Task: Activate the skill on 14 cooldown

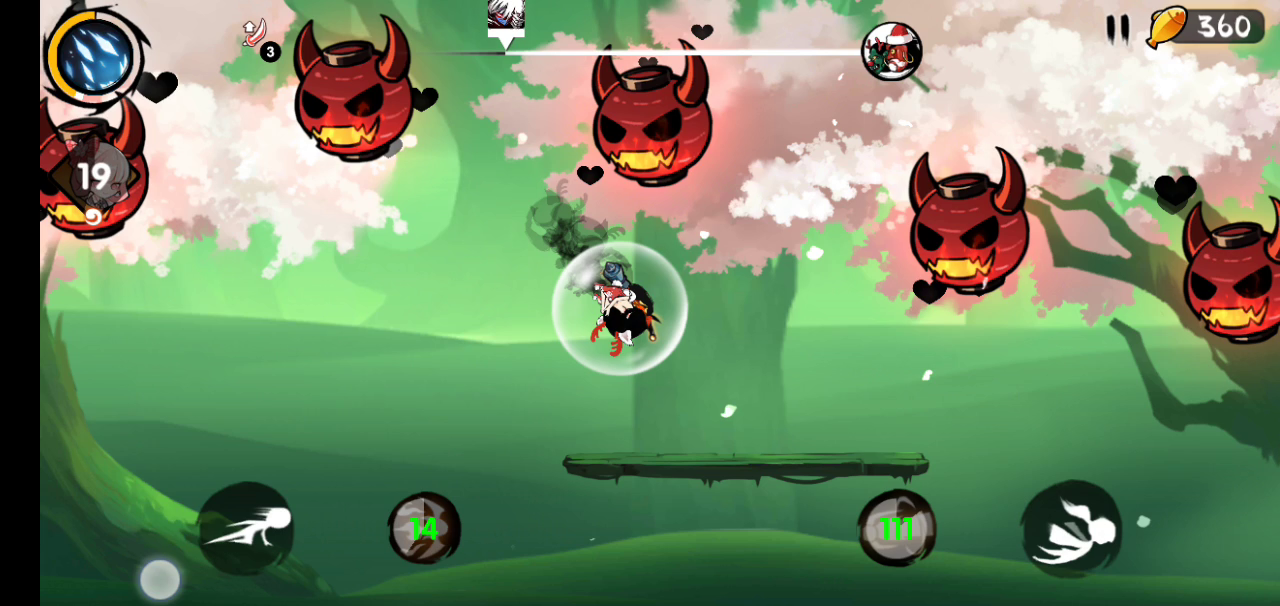Action: [x=424, y=528]
